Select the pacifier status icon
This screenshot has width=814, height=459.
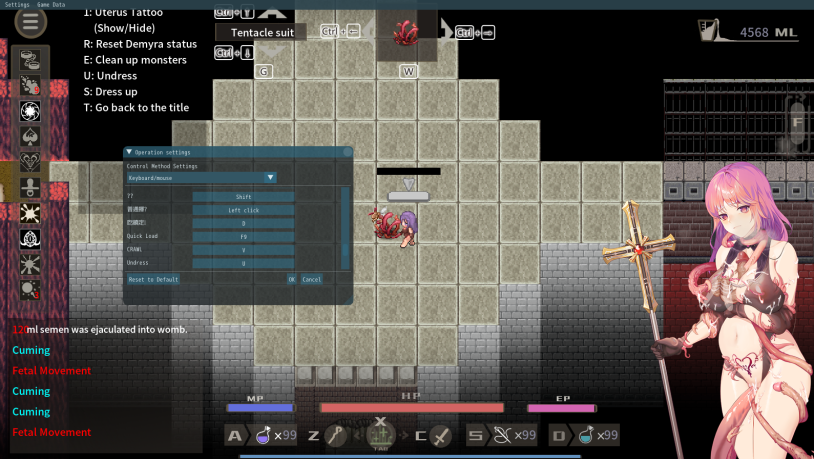[x=30, y=187]
